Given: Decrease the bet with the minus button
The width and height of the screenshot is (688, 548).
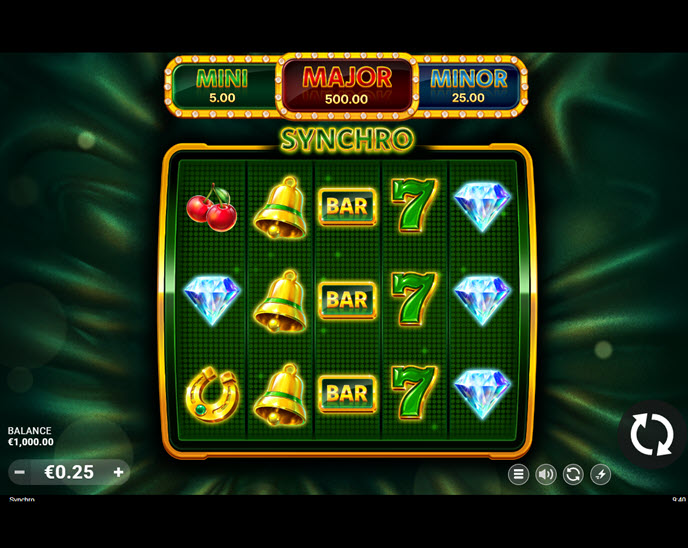Looking at the screenshot, I should click(x=20, y=472).
